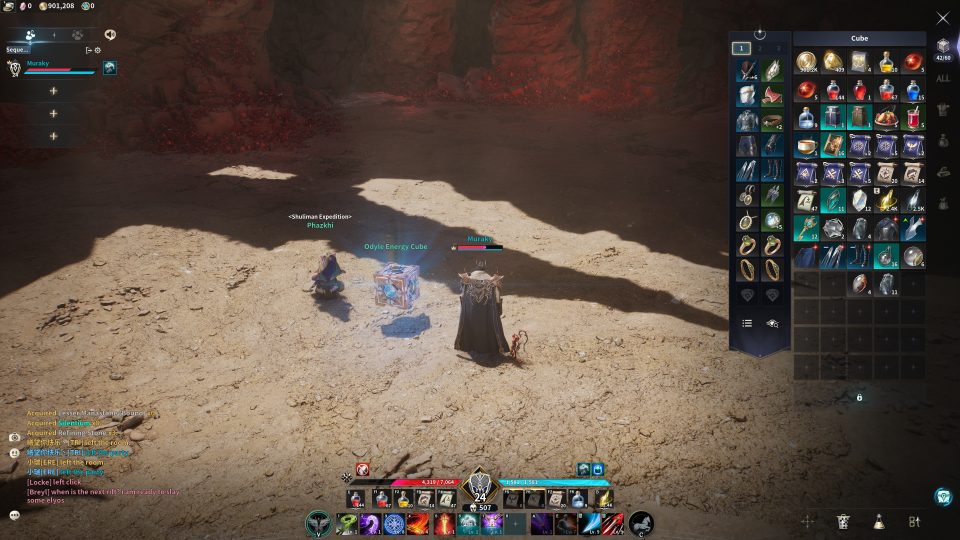Screen dimensions: 960x540
Task: Open the party settings gear
Action: (98, 49)
